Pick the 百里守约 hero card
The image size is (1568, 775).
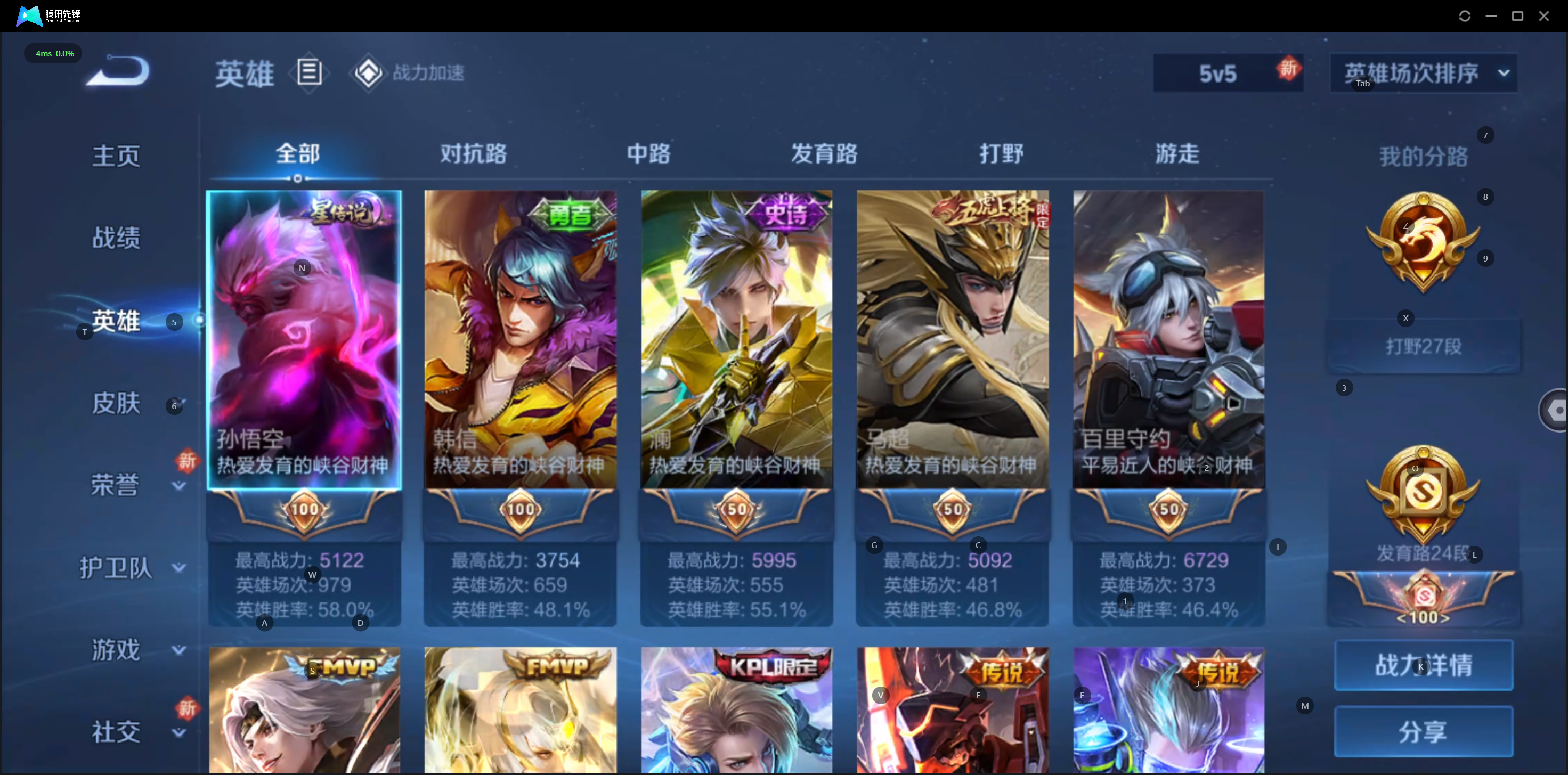(x=1168, y=341)
